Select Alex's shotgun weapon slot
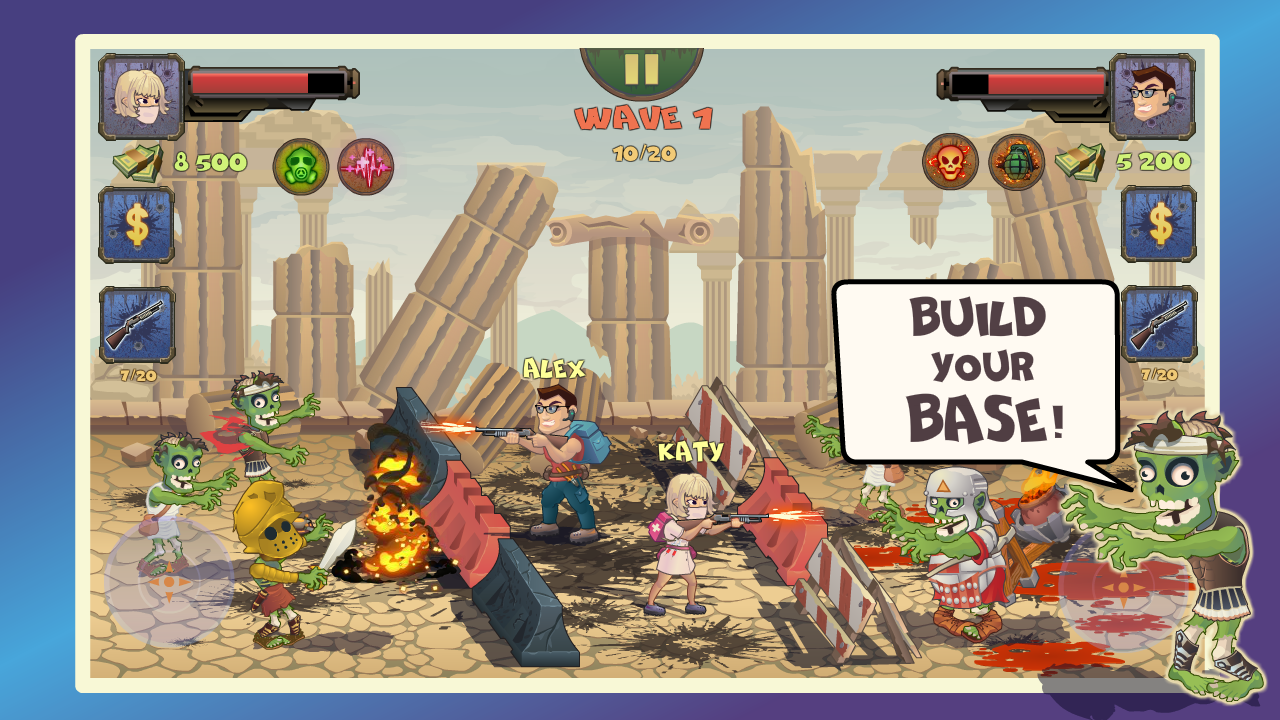 coord(1160,323)
